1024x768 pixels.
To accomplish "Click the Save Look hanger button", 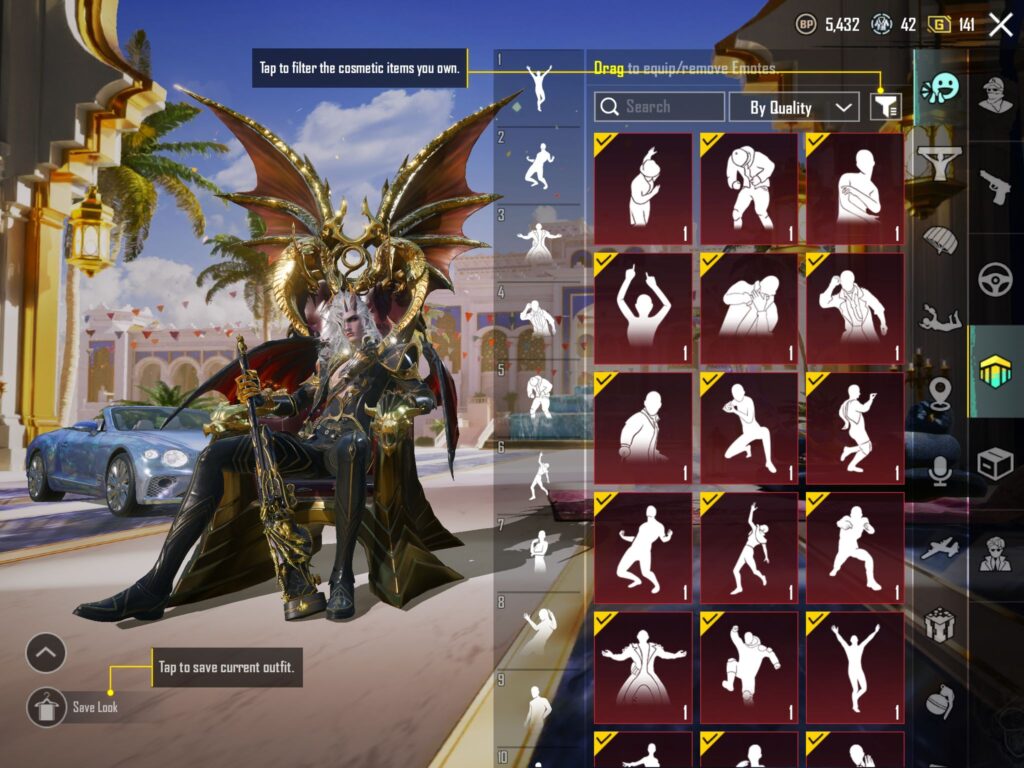I will coord(46,707).
